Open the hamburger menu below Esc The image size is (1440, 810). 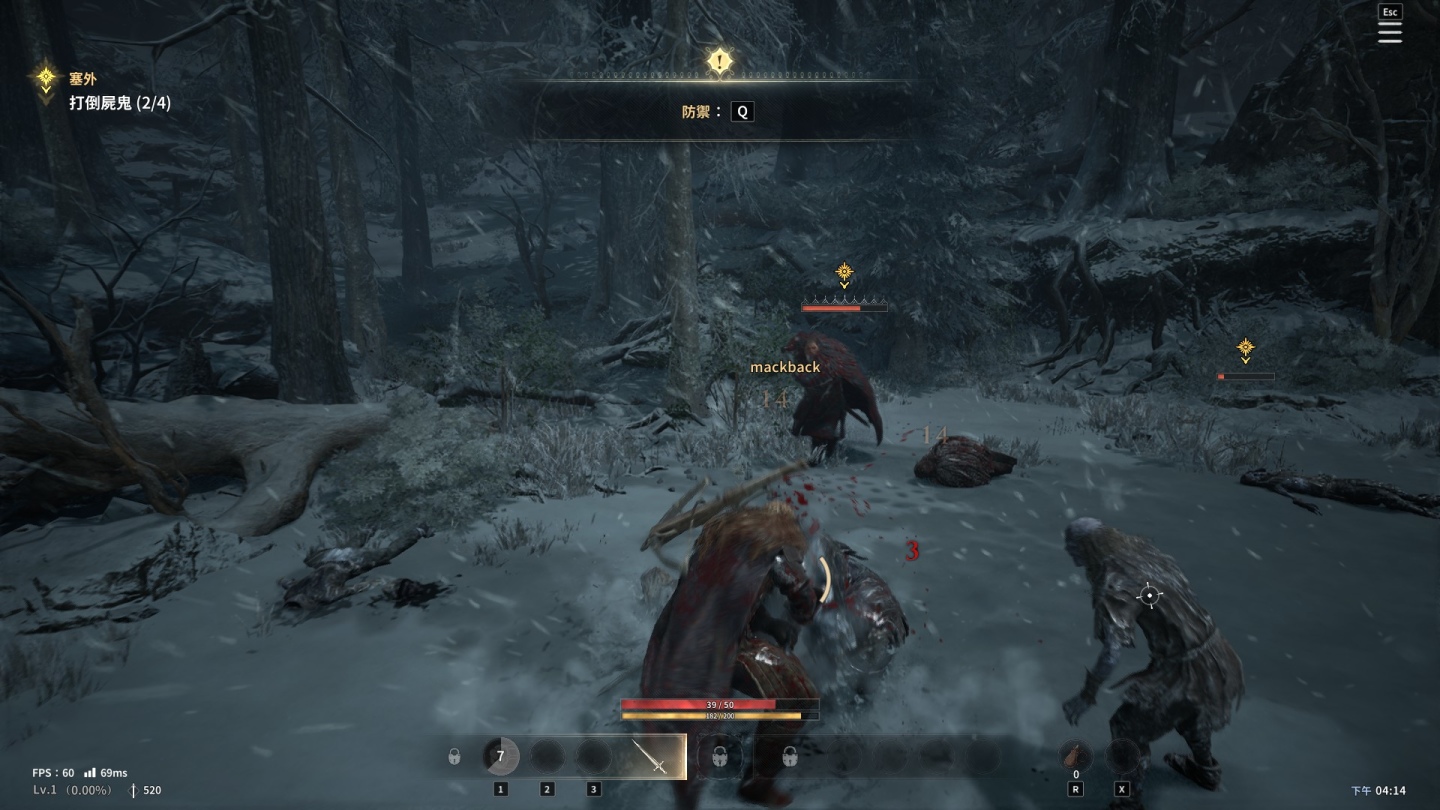tap(1390, 33)
